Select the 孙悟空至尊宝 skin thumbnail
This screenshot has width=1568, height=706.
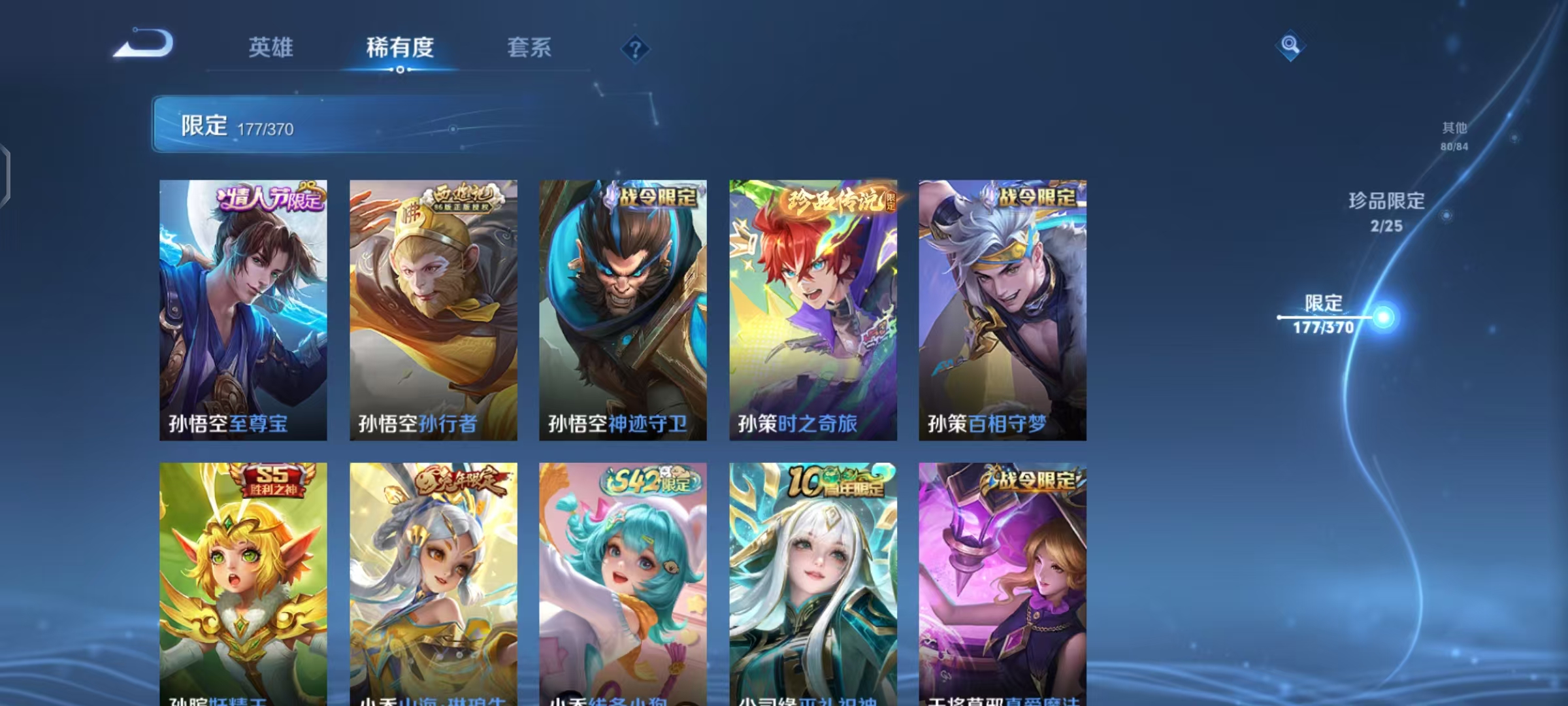coord(243,307)
